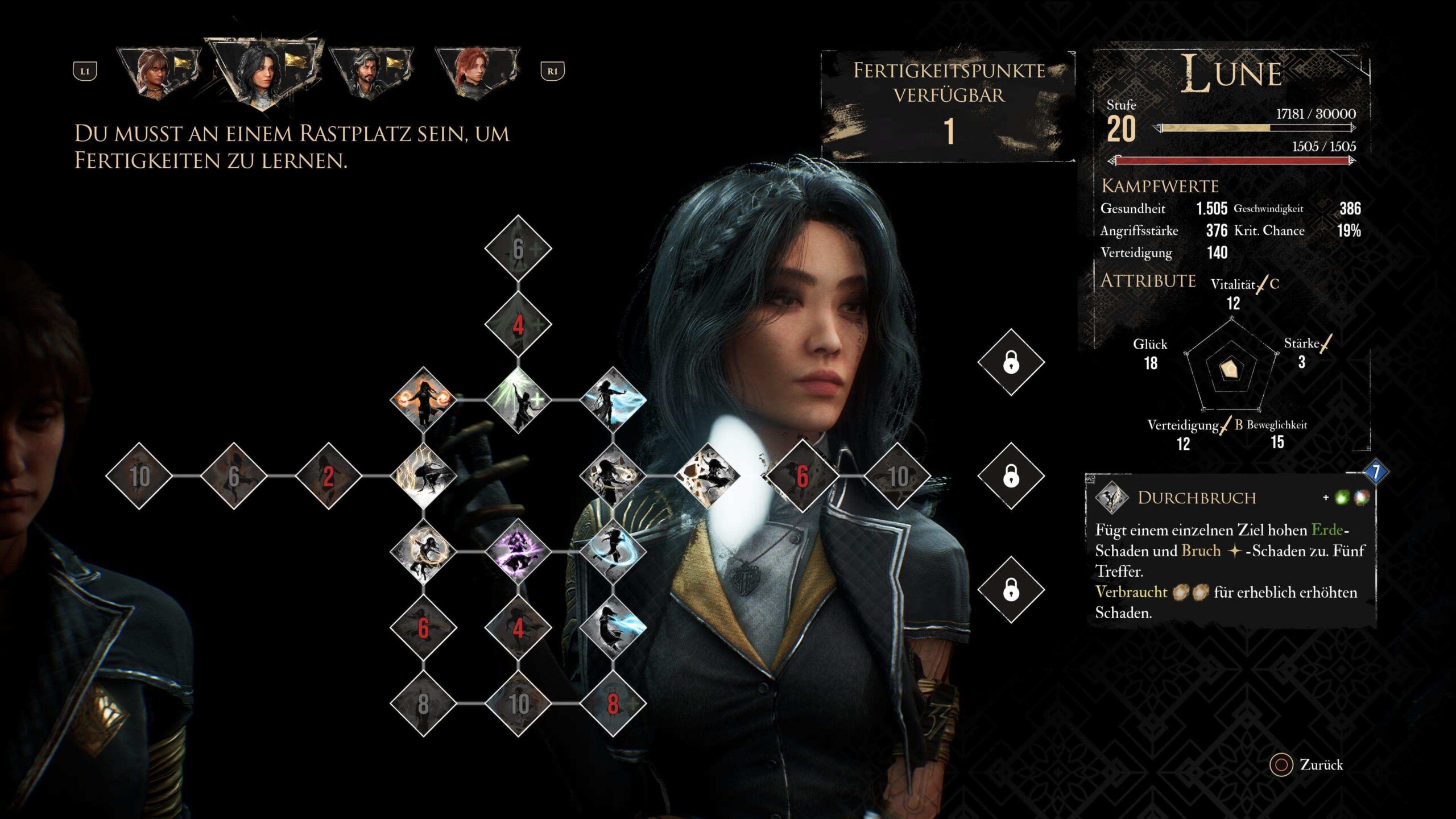Choose the grey 8-cost skill node
This screenshot has height=819, width=1456.
click(x=423, y=704)
